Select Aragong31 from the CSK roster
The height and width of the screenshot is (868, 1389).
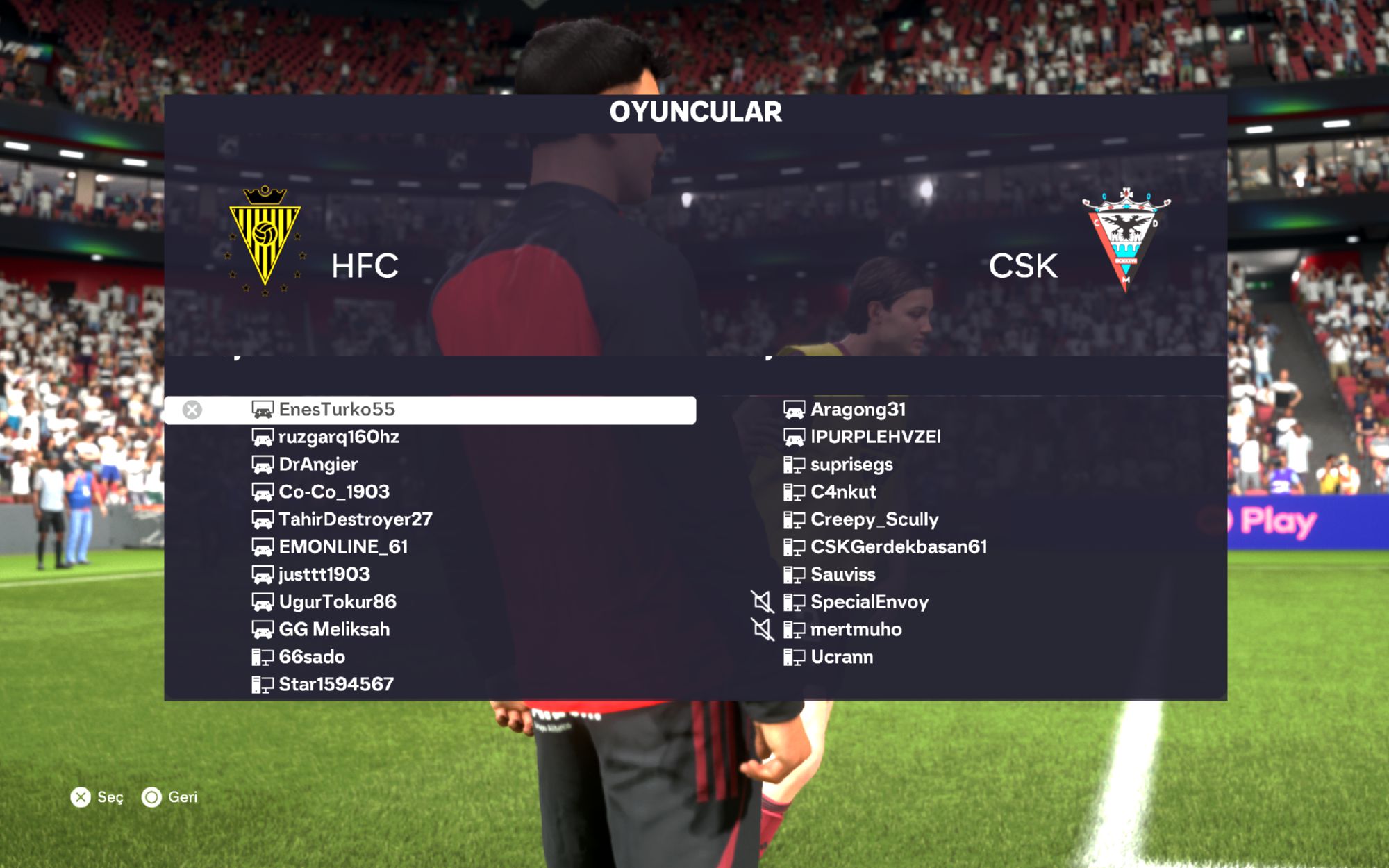[858, 410]
